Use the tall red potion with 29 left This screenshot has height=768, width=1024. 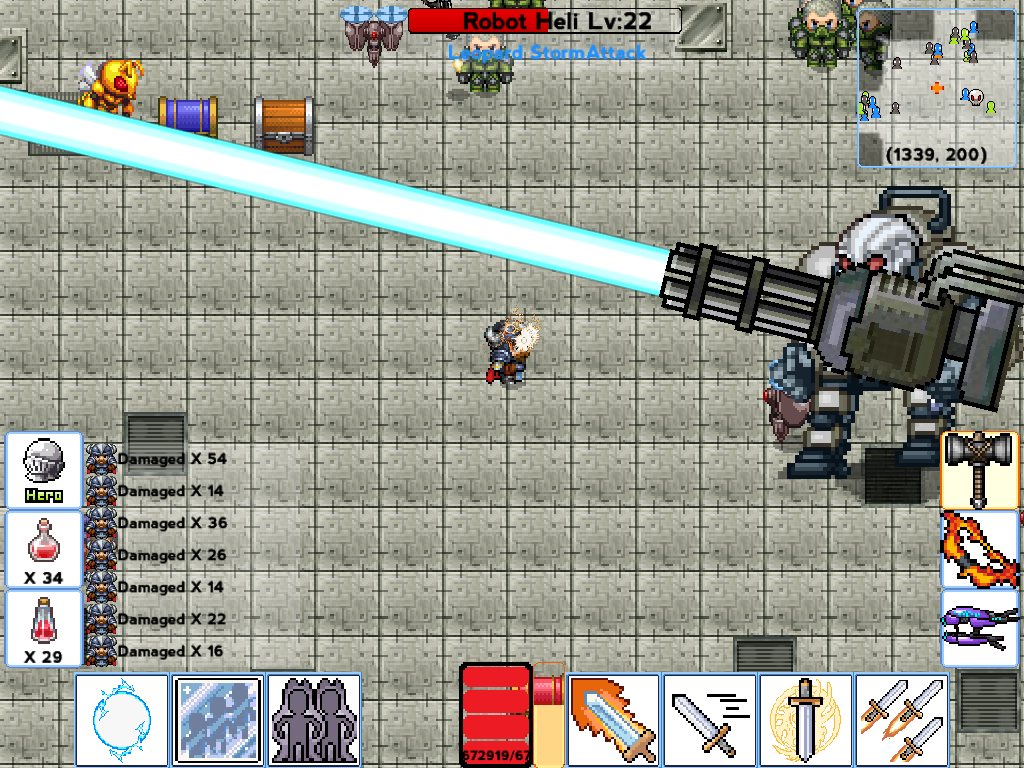point(44,628)
